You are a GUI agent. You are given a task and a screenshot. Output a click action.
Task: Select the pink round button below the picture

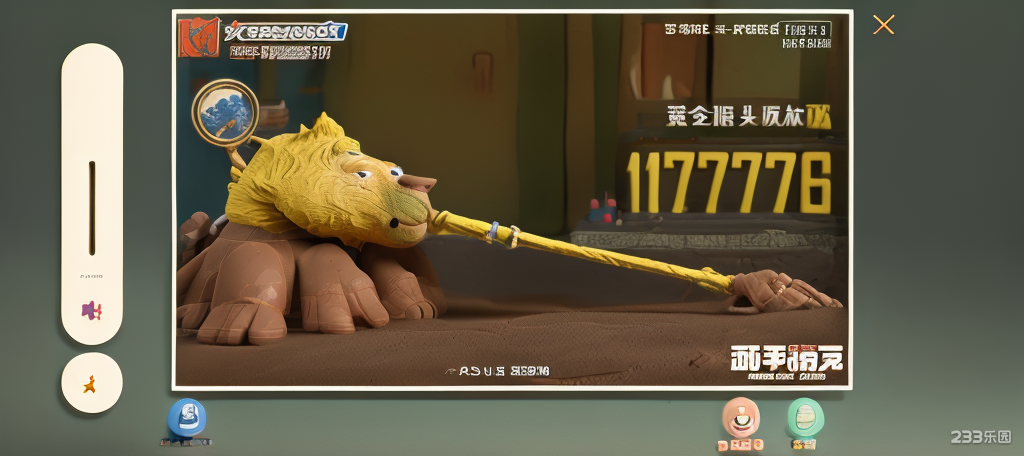coord(740,417)
